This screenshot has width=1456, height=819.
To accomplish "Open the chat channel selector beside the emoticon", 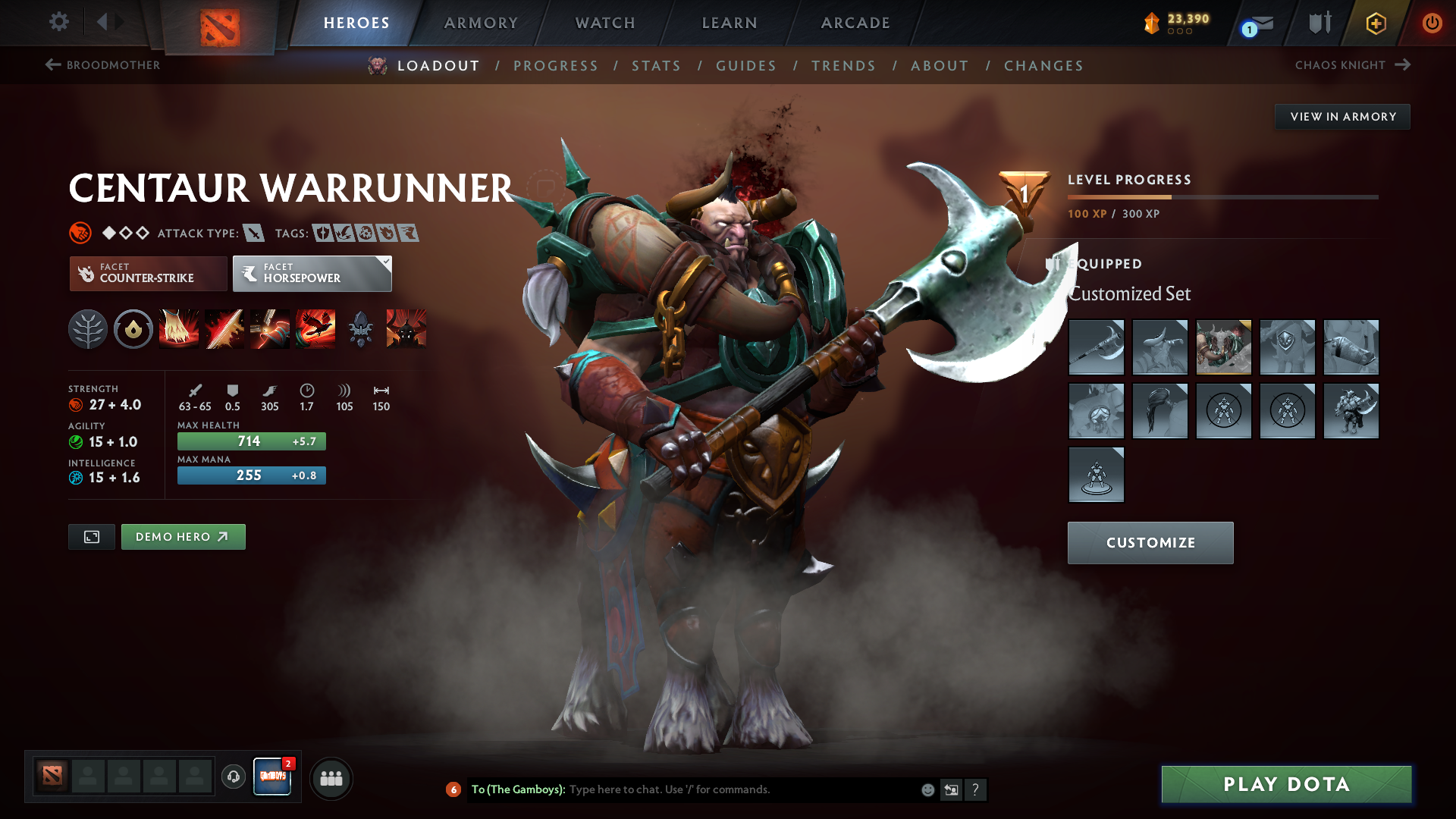I will pyautogui.click(x=951, y=789).
